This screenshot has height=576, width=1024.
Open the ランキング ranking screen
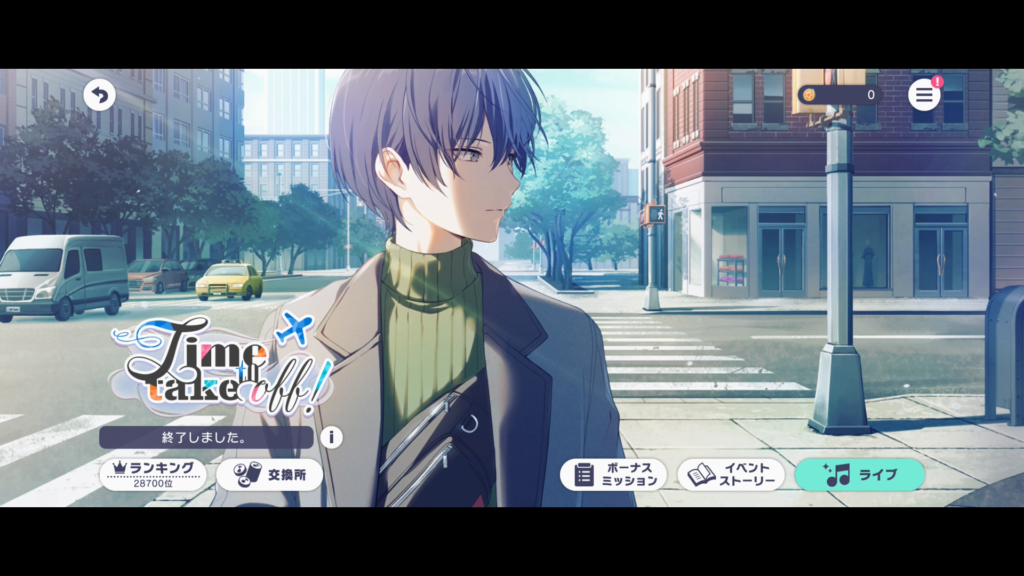pos(153,474)
